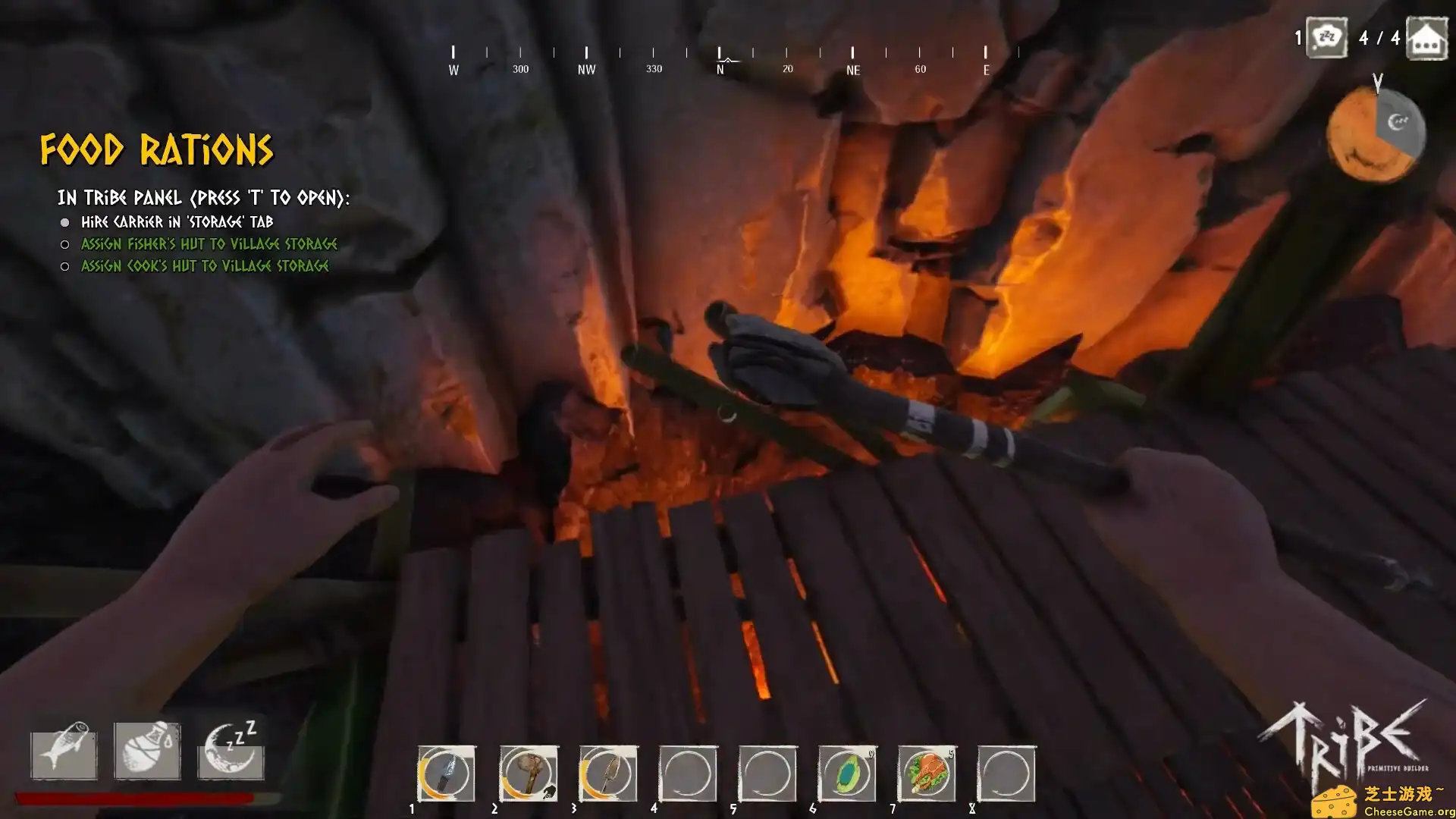Select empty hotbar slot 4
The width and height of the screenshot is (1456, 819).
point(689,775)
